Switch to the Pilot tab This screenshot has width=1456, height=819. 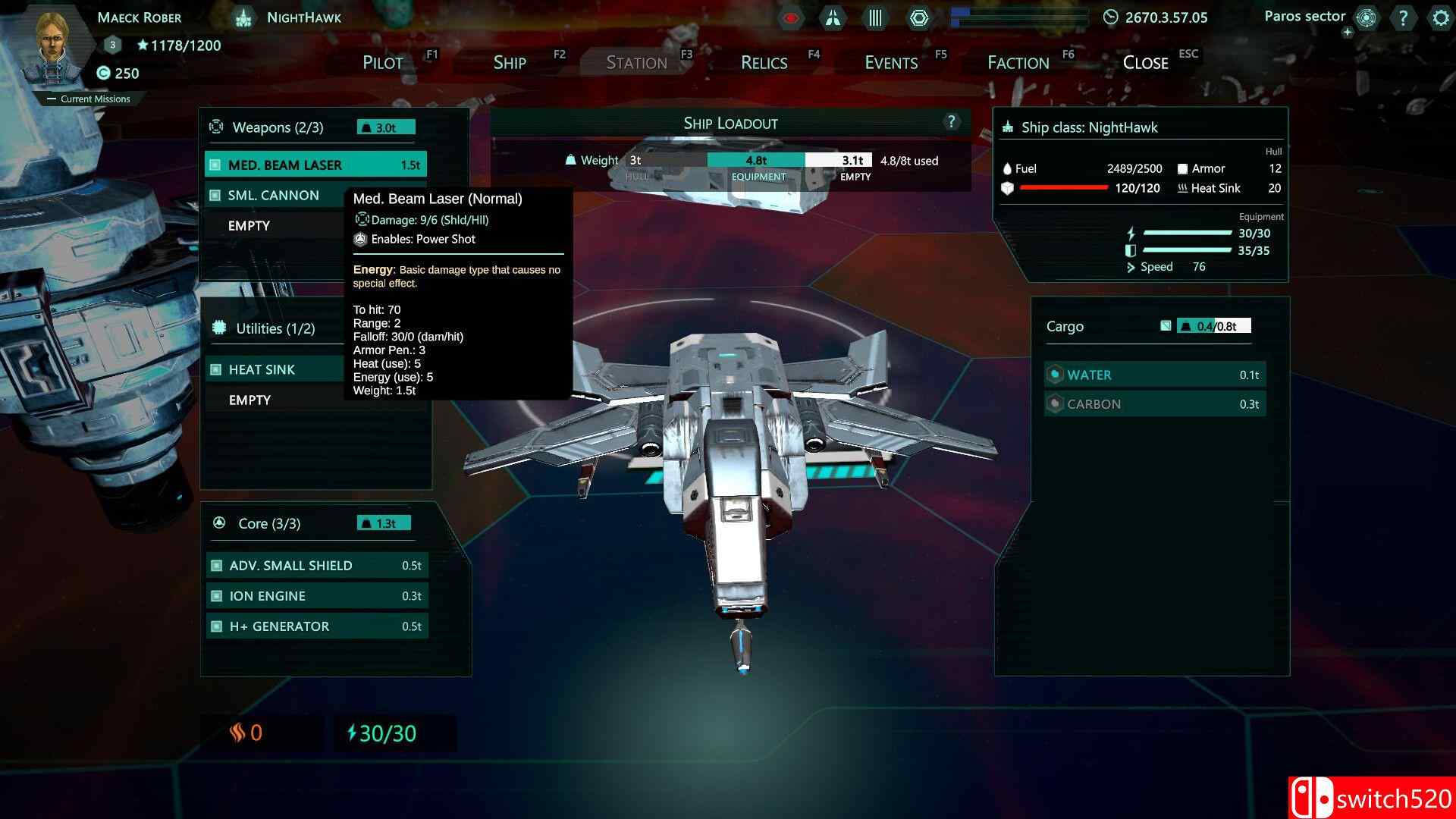[x=383, y=62]
